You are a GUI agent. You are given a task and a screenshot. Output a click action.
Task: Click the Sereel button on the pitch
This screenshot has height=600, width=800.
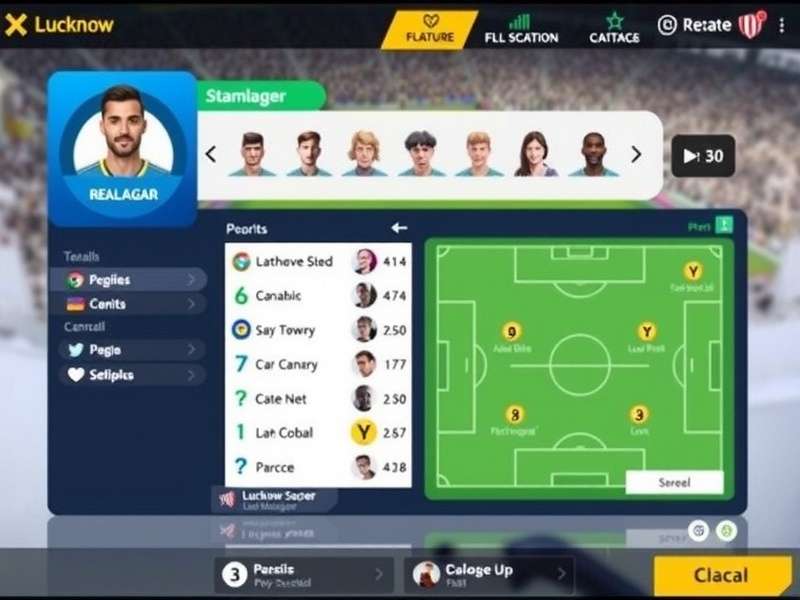click(674, 482)
